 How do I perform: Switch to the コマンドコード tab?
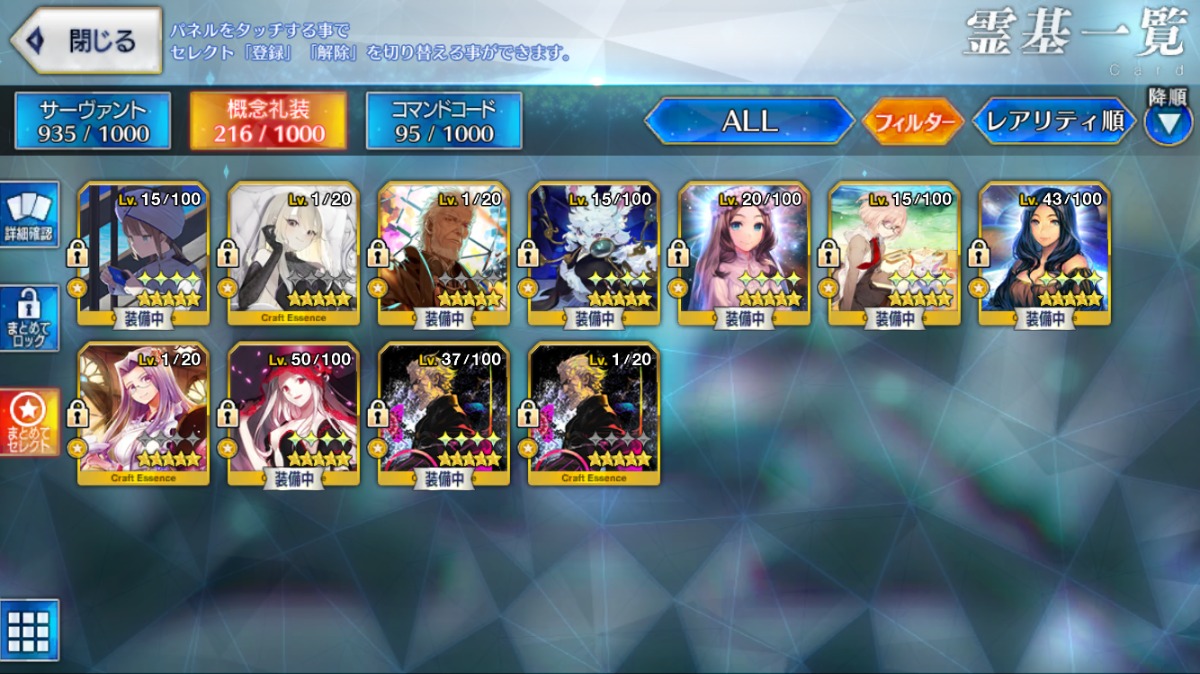point(444,121)
